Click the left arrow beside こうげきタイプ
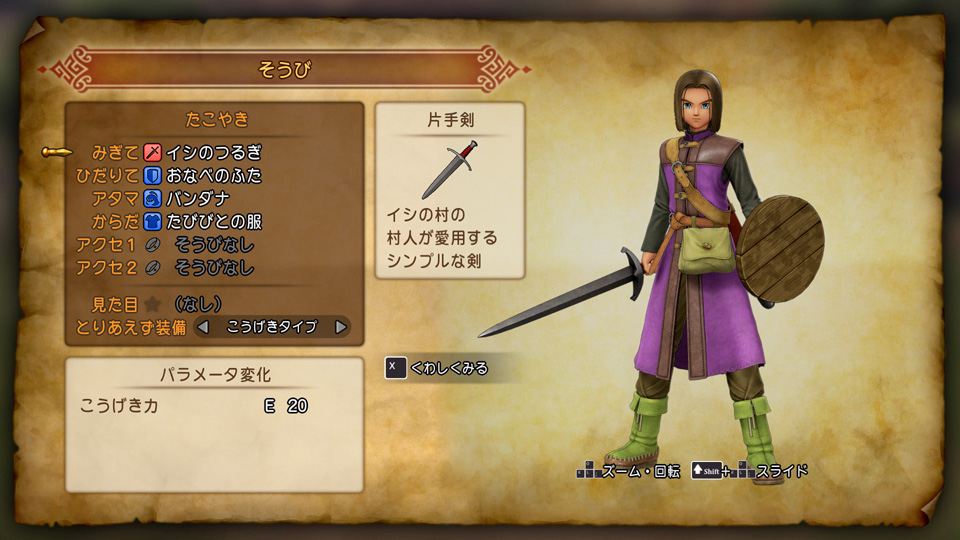 (x=203, y=326)
